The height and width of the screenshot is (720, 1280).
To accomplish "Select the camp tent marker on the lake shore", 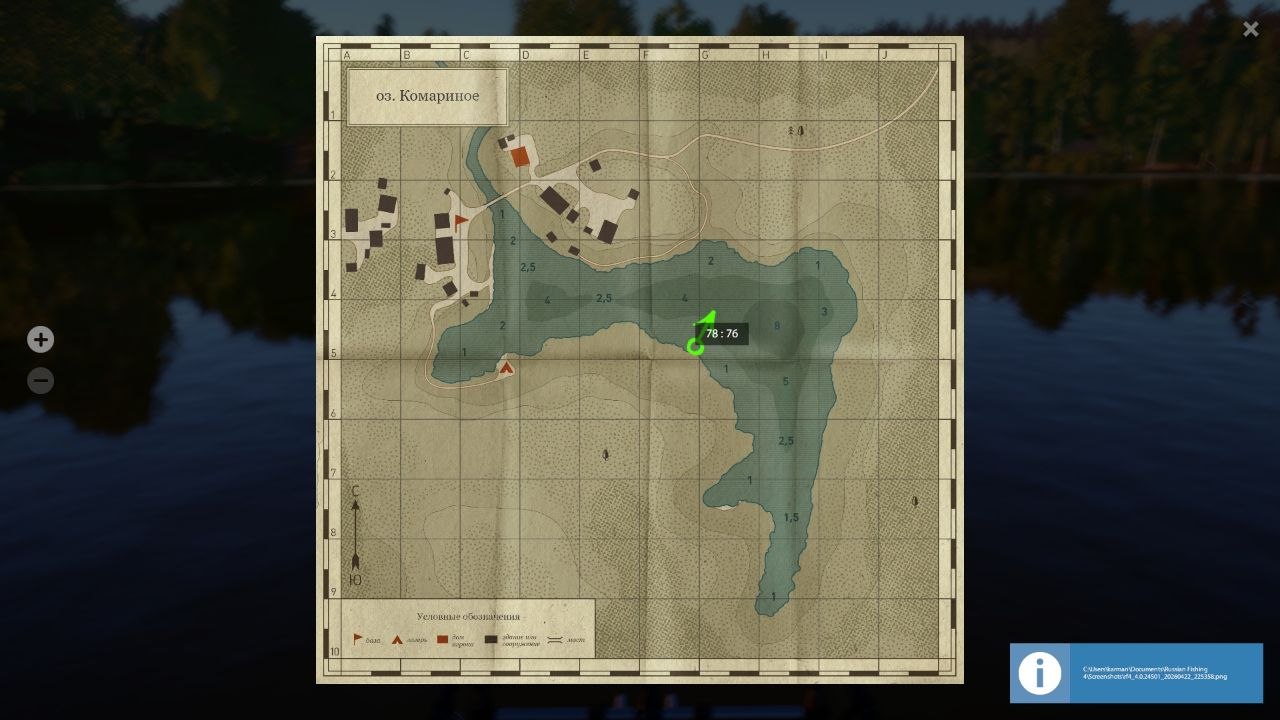I will pos(506,368).
